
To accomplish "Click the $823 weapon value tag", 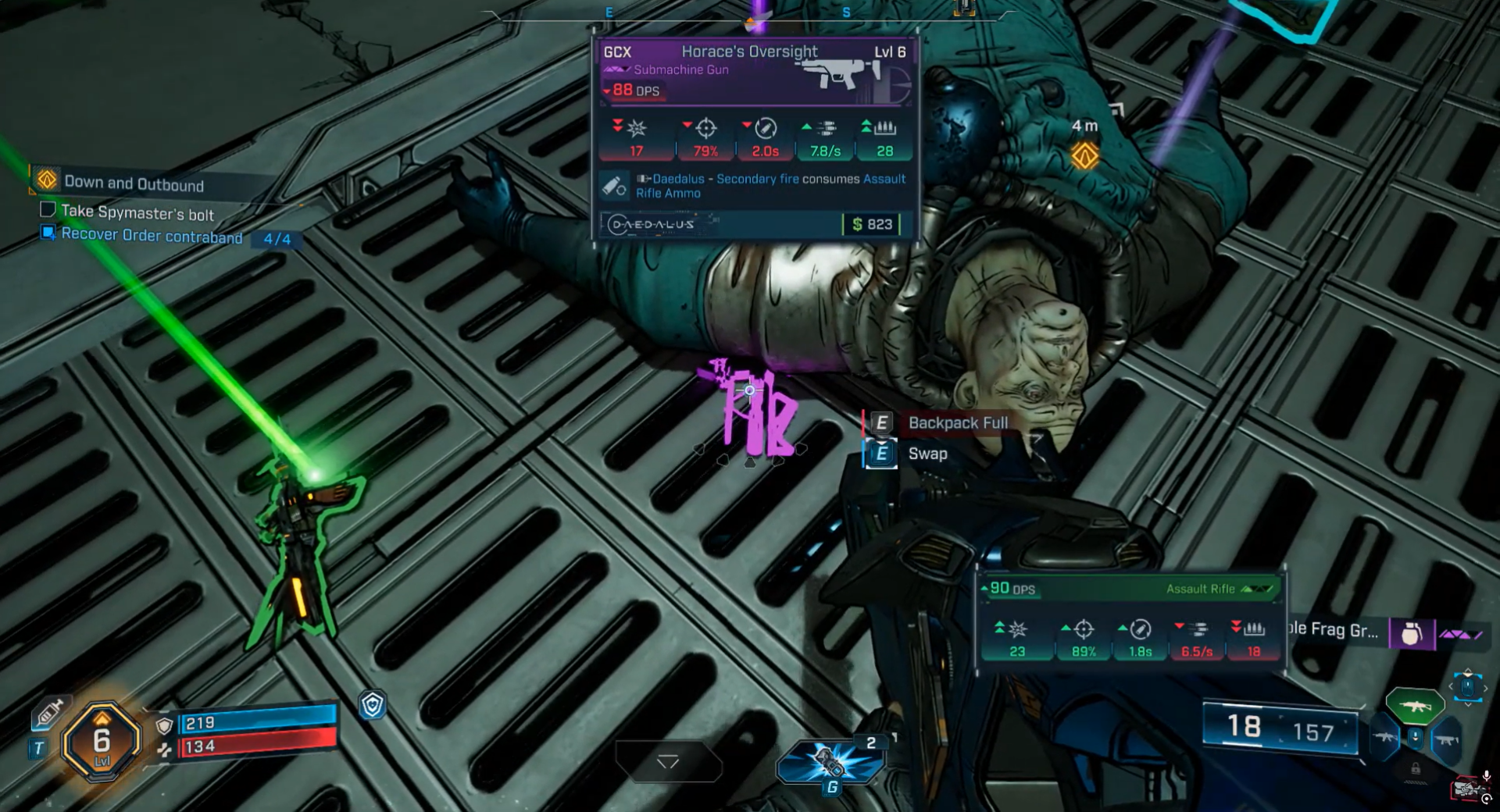I will coord(872,225).
